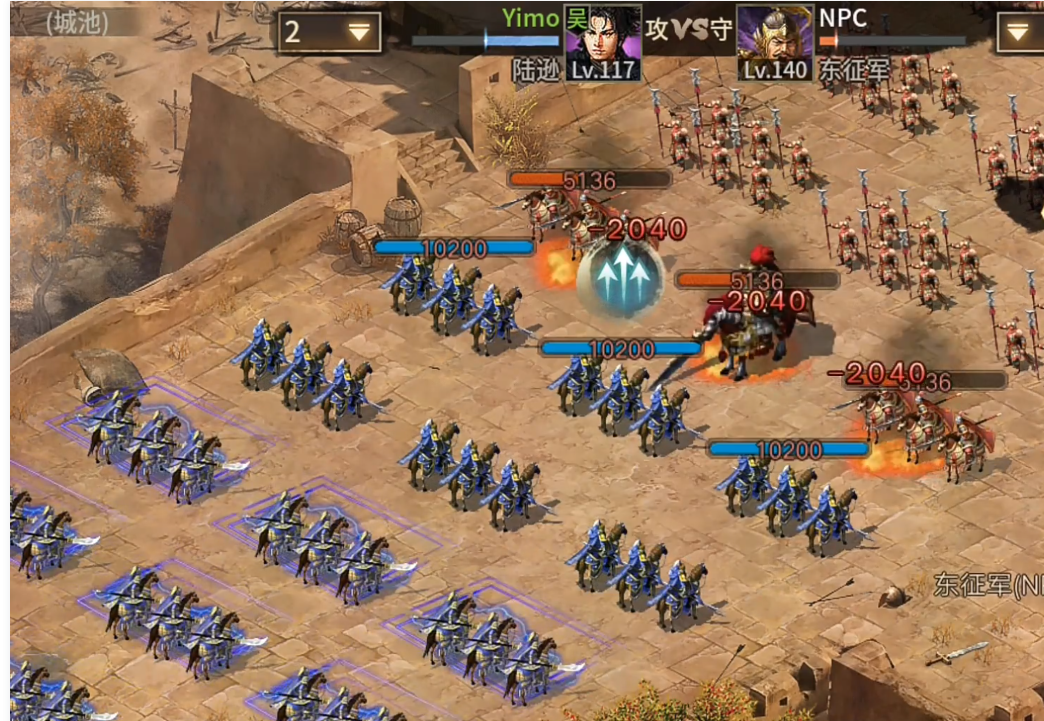Select the NPC Lv.140 defender portrait
The height and width of the screenshot is (721, 1044).
(774, 44)
